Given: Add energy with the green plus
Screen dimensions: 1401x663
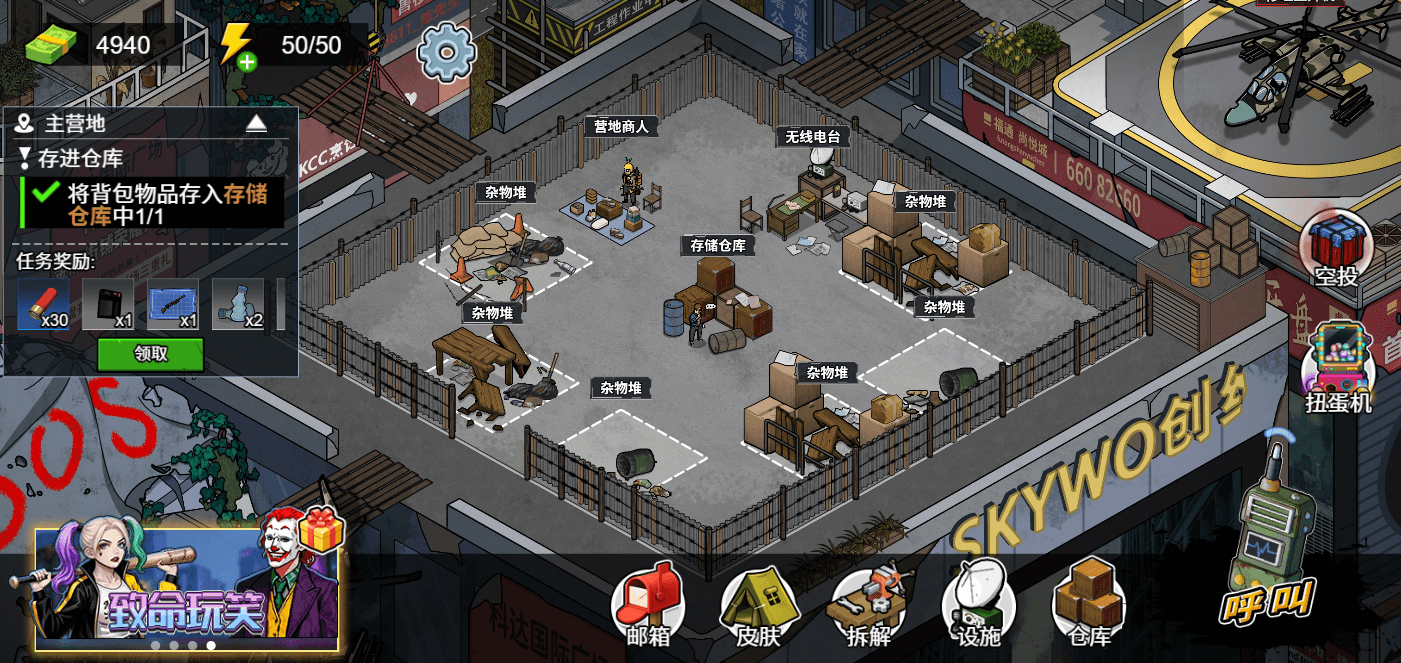Looking at the screenshot, I should (x=246, y=62).
